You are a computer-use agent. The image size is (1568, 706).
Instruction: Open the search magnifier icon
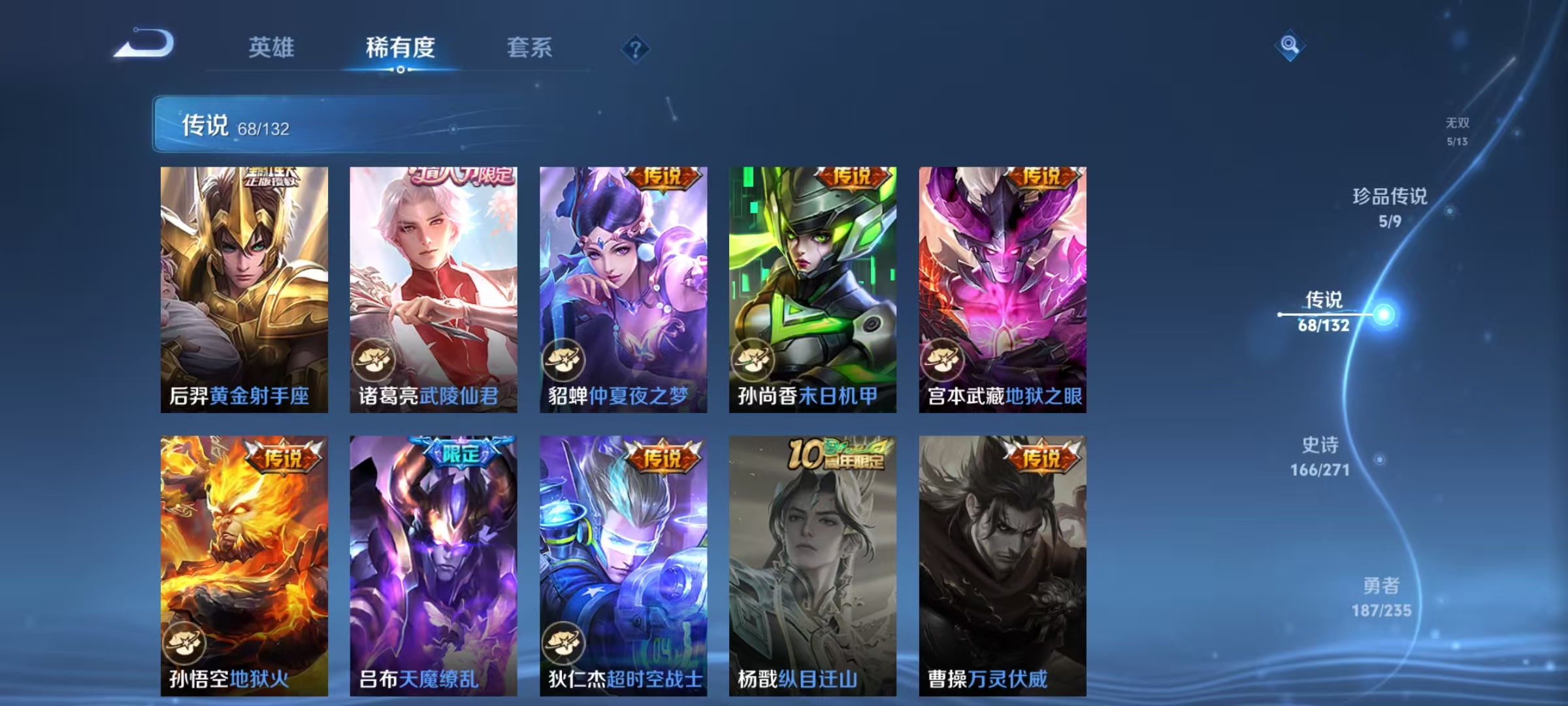[1288, 46]
